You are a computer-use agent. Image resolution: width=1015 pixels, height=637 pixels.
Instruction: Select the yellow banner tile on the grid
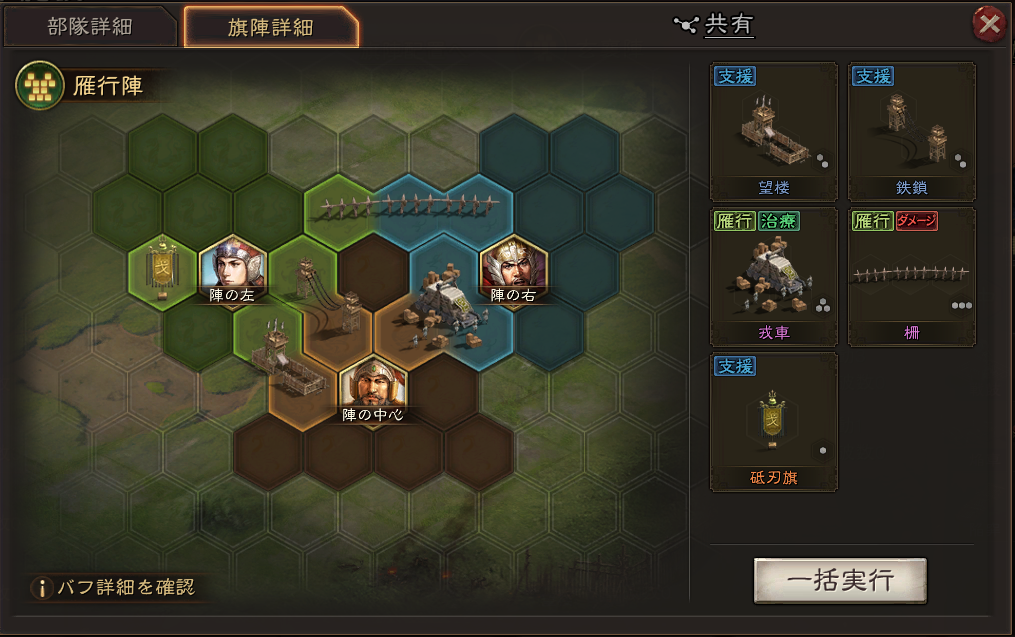click(x=161, y=270)
